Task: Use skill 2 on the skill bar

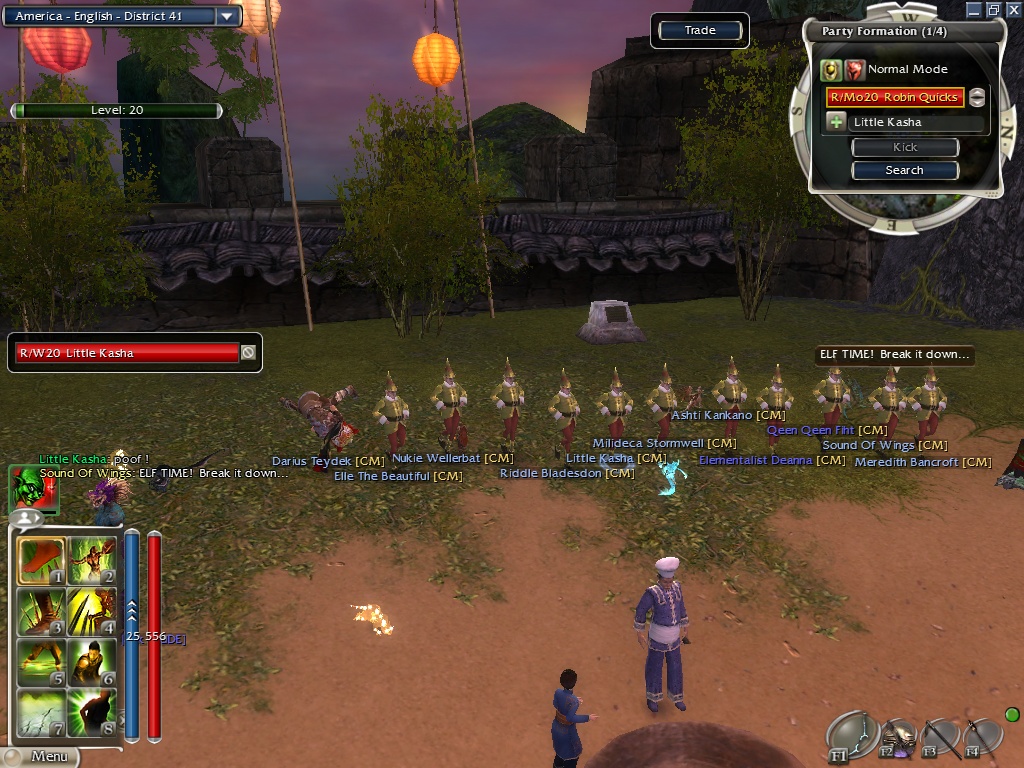Action: (x=92, y=561)
